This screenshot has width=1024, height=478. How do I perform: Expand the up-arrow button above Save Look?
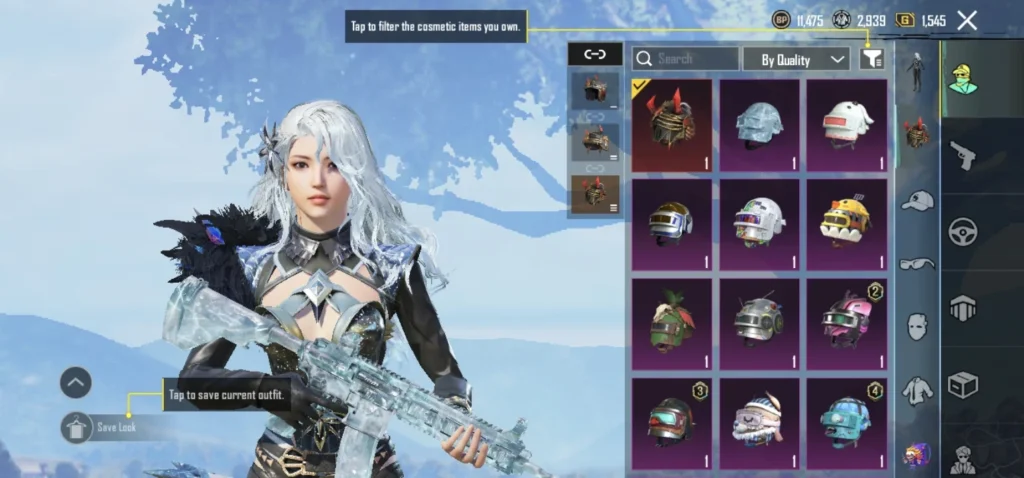tap(76, 382)
